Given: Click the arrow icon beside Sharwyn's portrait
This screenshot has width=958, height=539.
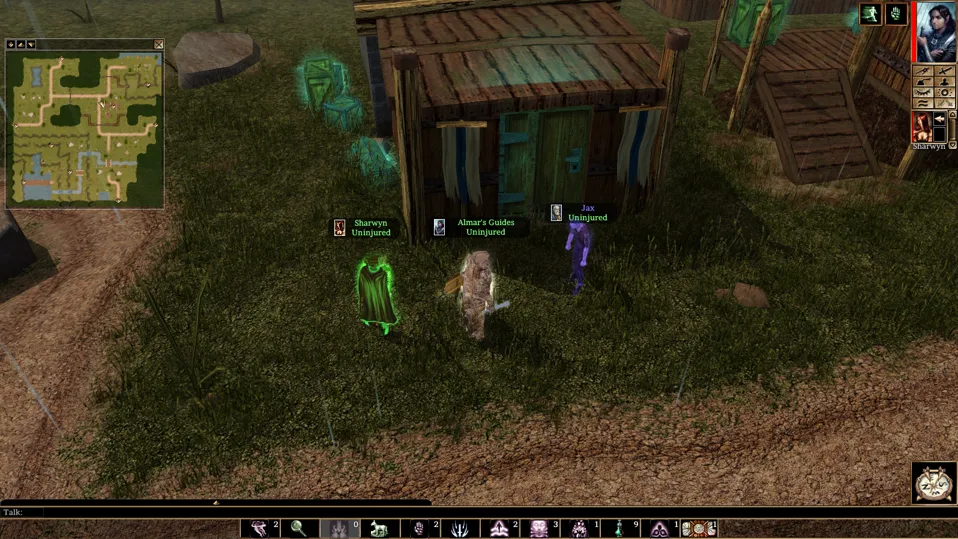Looking at the screenshot, I should (941, 119).
